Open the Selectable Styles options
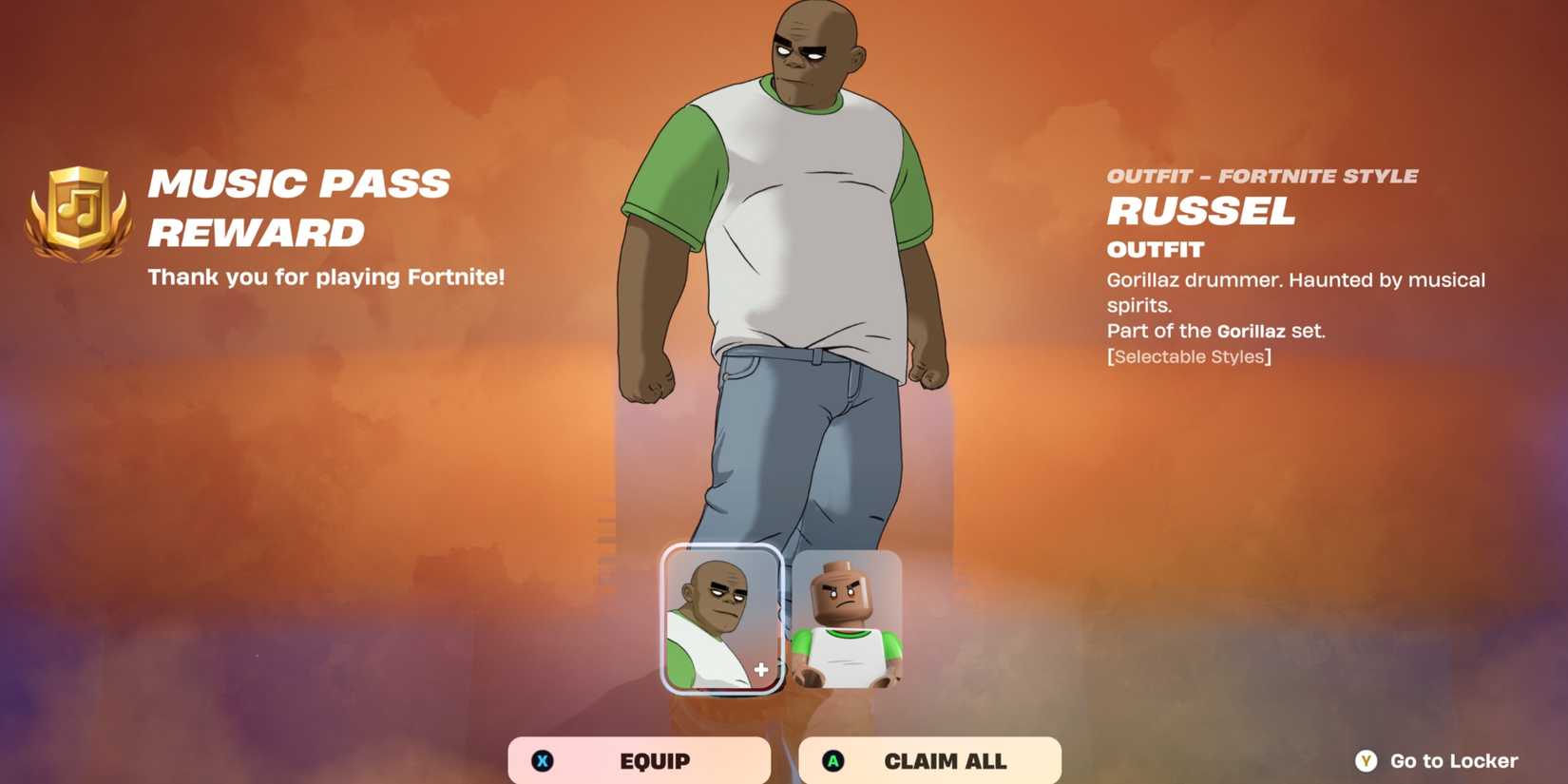 (1188, 356)
